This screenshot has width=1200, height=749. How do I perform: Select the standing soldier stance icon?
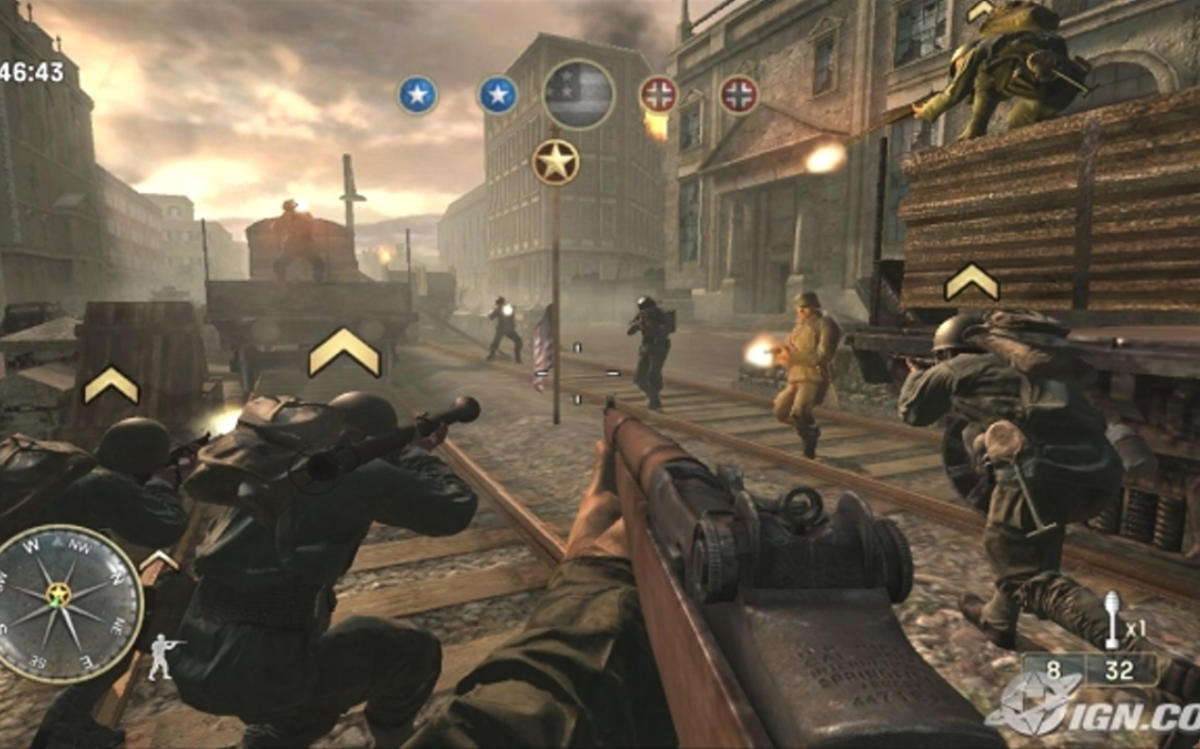(164, 655)
